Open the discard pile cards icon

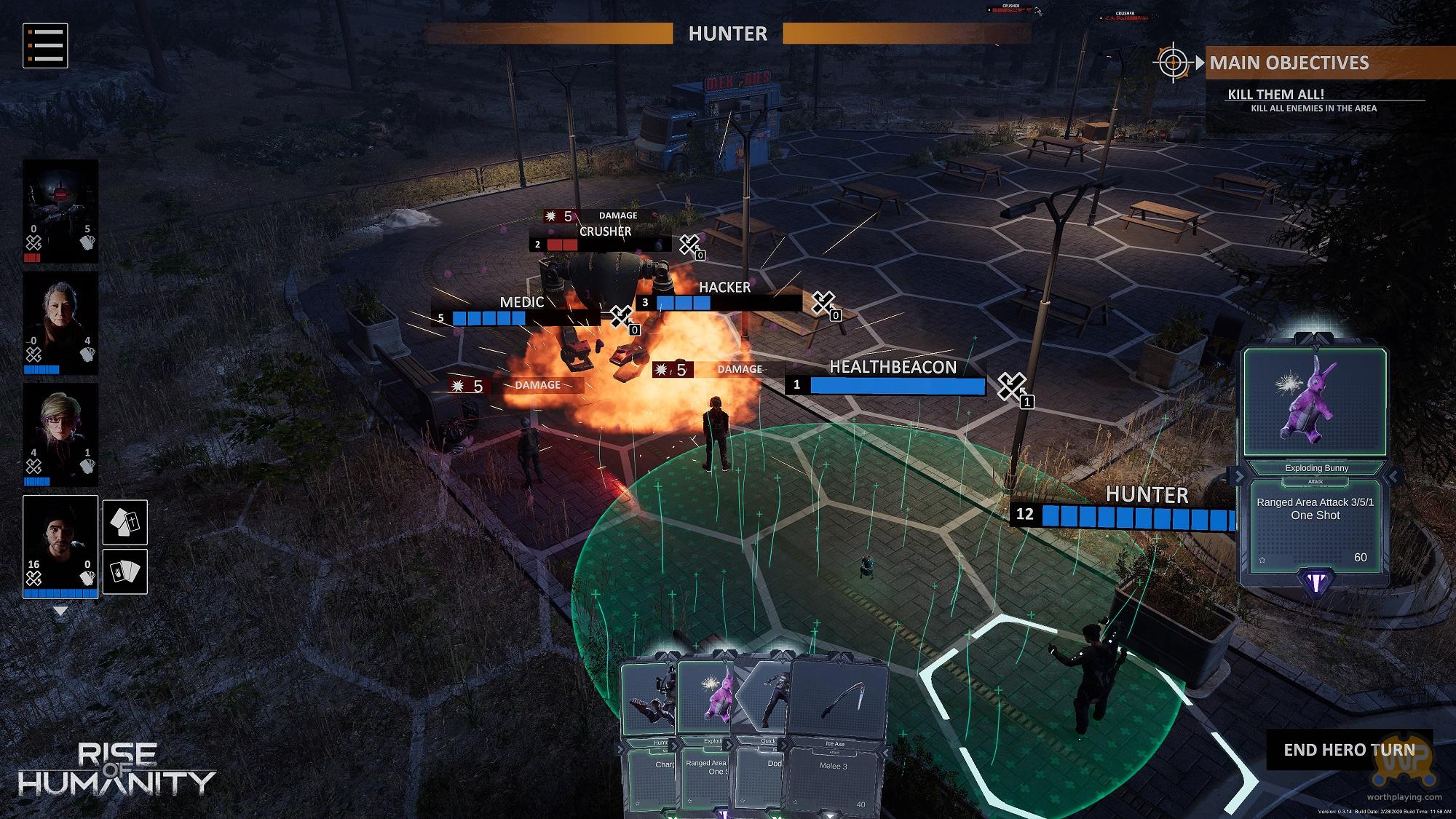(x=125, y=522)
